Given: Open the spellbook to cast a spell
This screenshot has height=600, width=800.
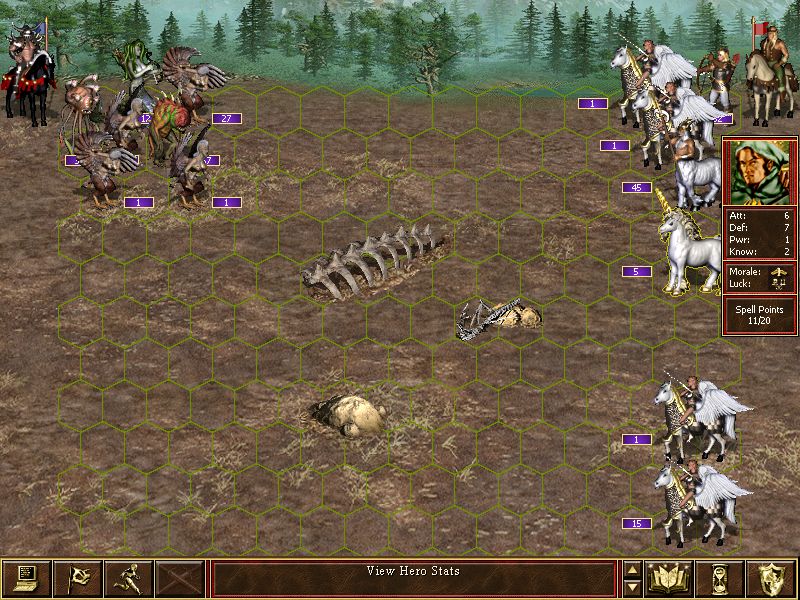Looking at the screenshot, I should tap(670, 578).
